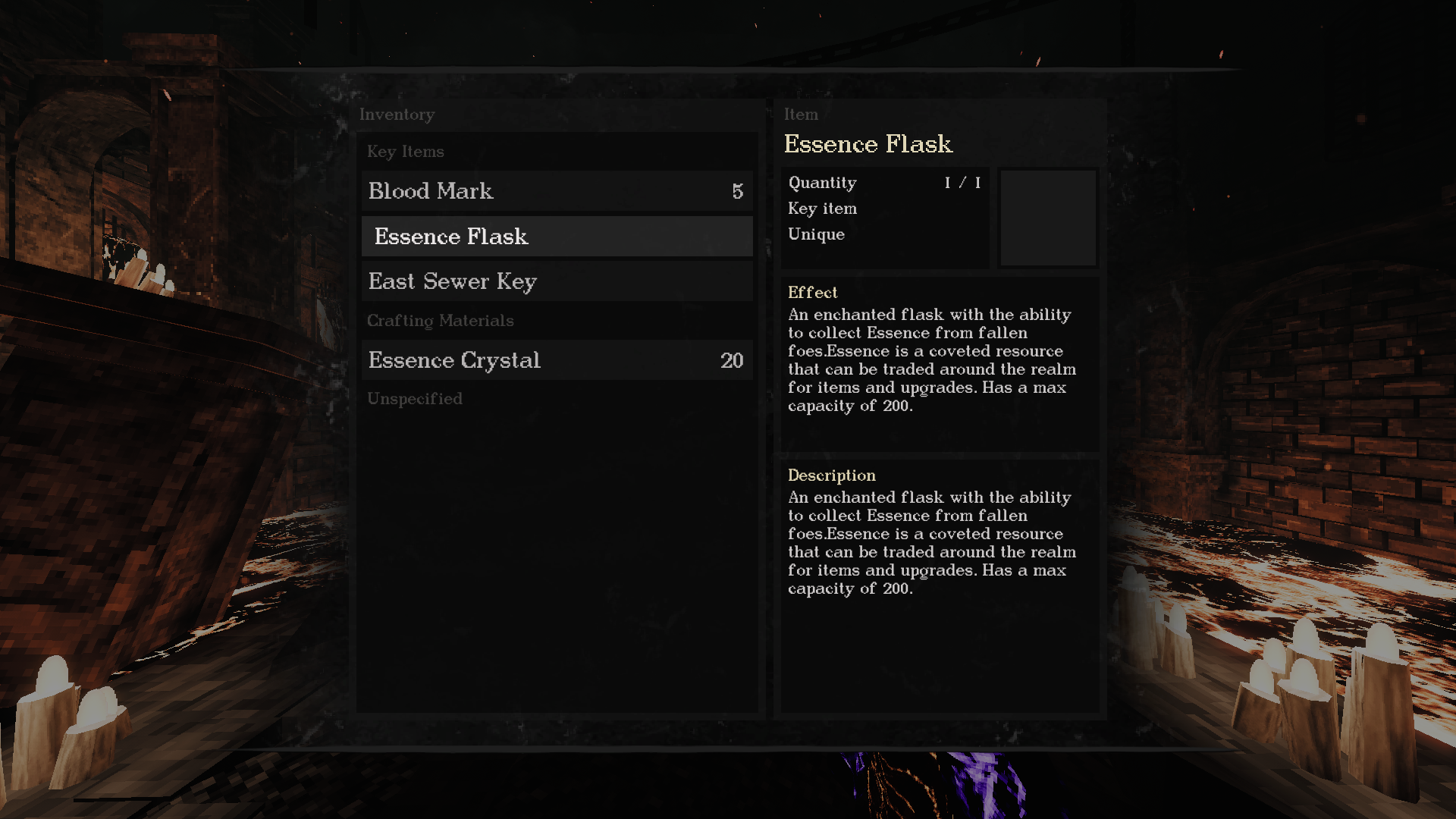Click the Effect section heading
Viewport: 1456px width, 819px height.
coord(811,293)
